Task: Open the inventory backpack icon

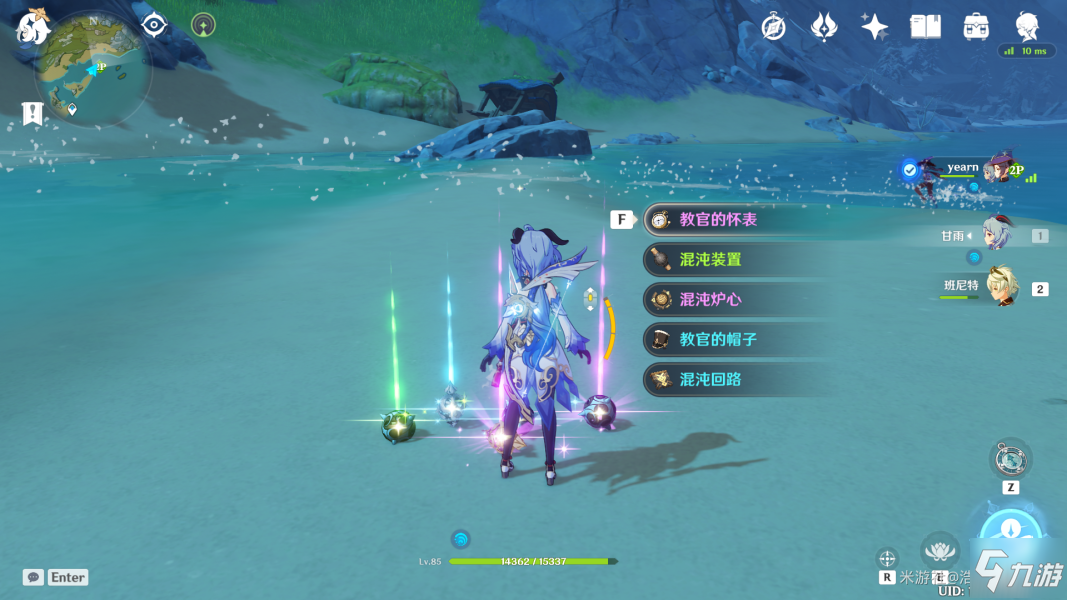Action: pyautogui.click(x=976, y=27)
